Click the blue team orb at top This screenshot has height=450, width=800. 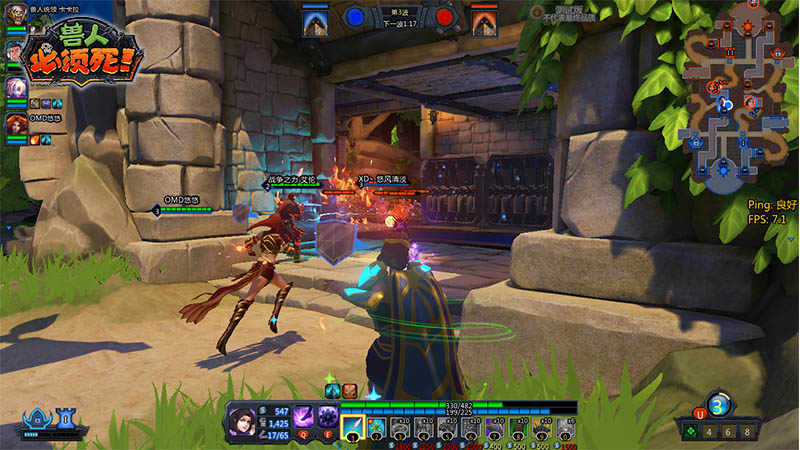click(x=354, y=17)
